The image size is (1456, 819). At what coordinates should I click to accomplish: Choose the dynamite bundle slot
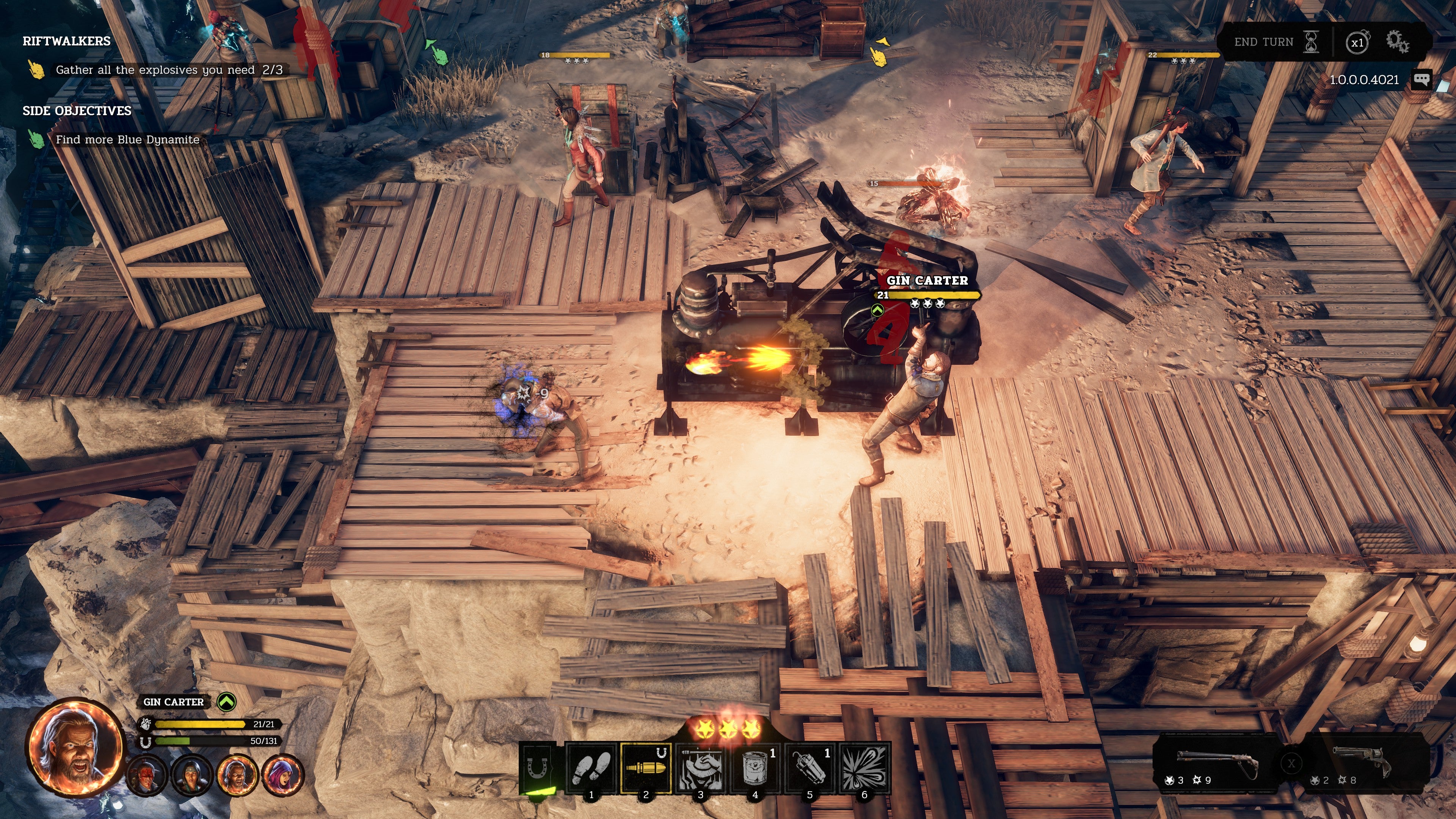(810, 768)
